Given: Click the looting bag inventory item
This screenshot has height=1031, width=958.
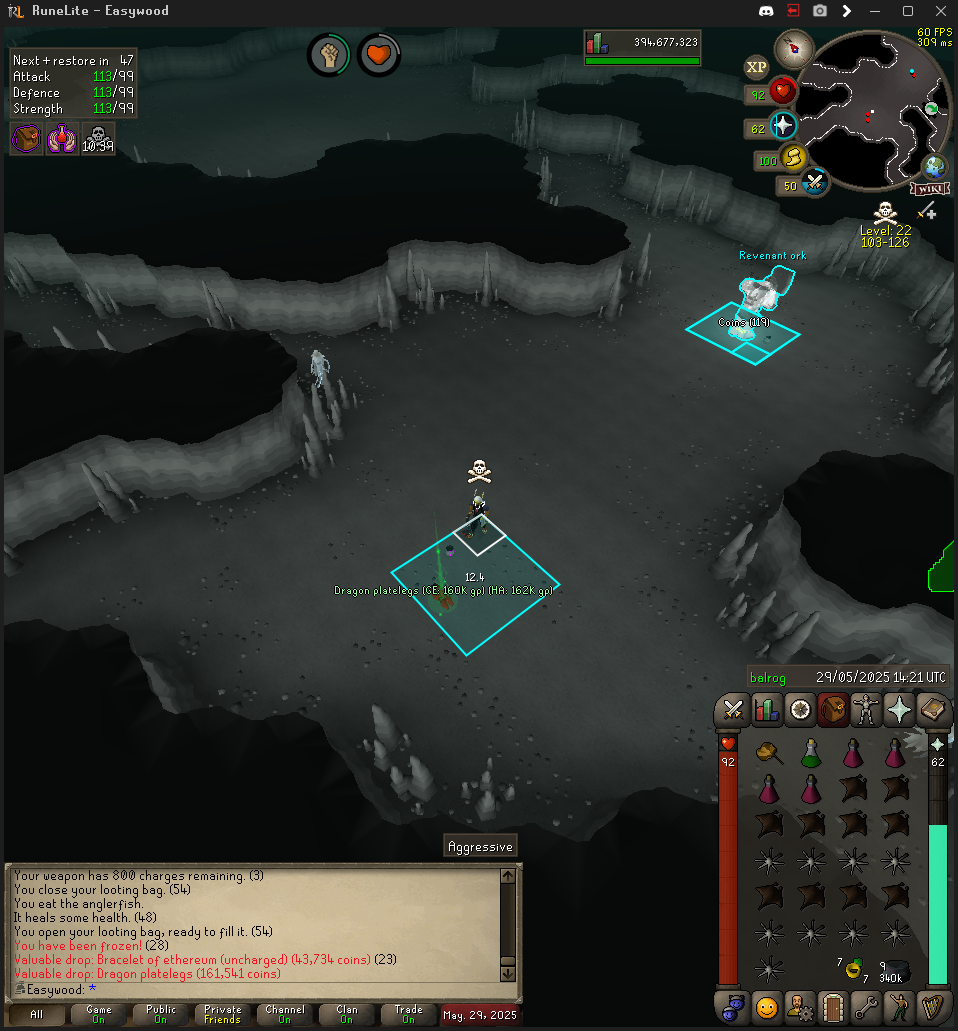Looking at the screenshot, I should 897,967.
